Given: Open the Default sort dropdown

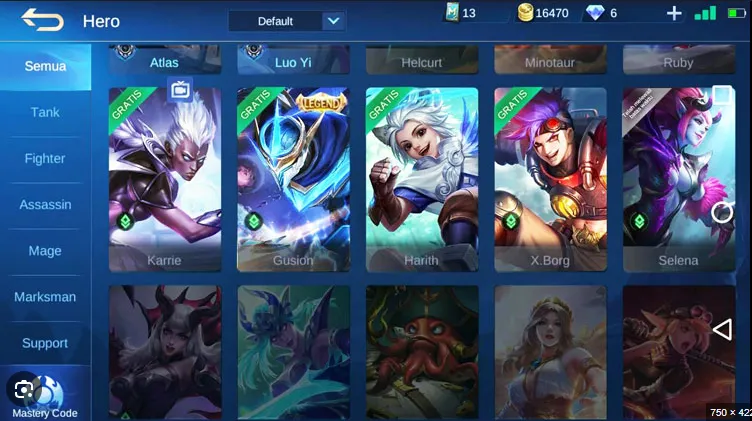Looking at the screenshot, I should pos(286,21).
